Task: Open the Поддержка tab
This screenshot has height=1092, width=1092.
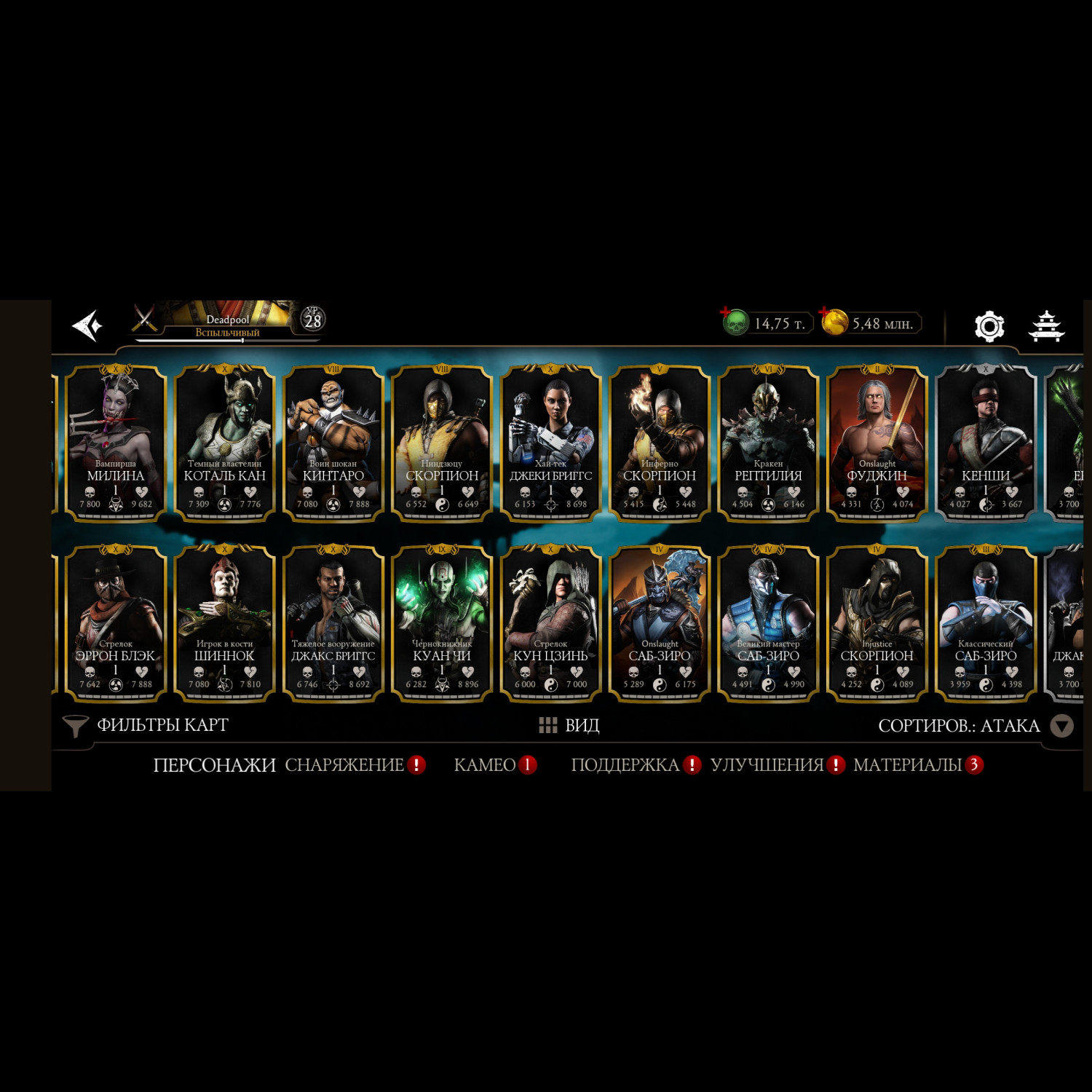Action: [625, 765]
